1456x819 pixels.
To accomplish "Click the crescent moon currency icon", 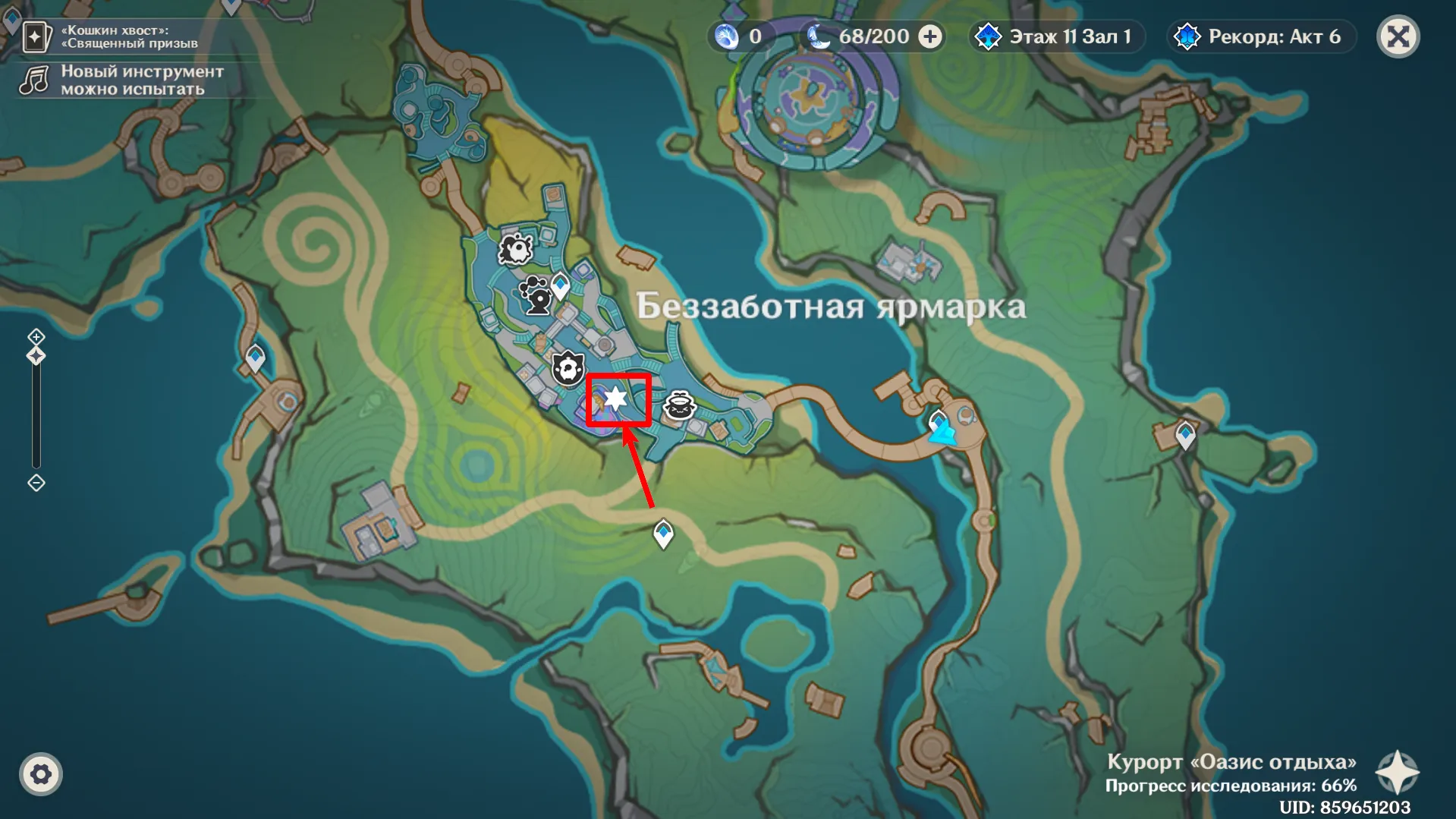I will [x=821, y=36].
